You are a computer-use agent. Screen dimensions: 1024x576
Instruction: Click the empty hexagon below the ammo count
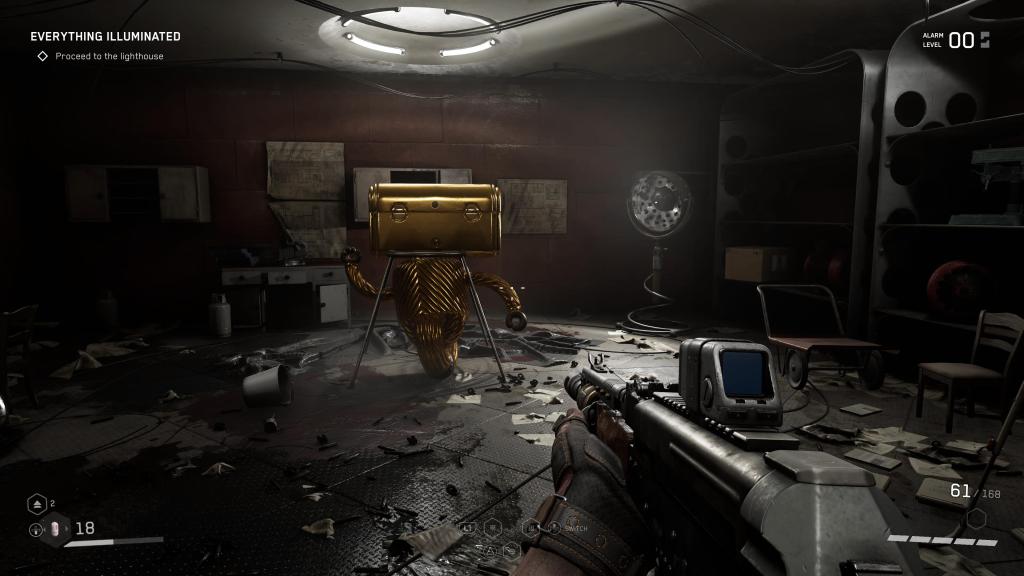pos(977,518)
